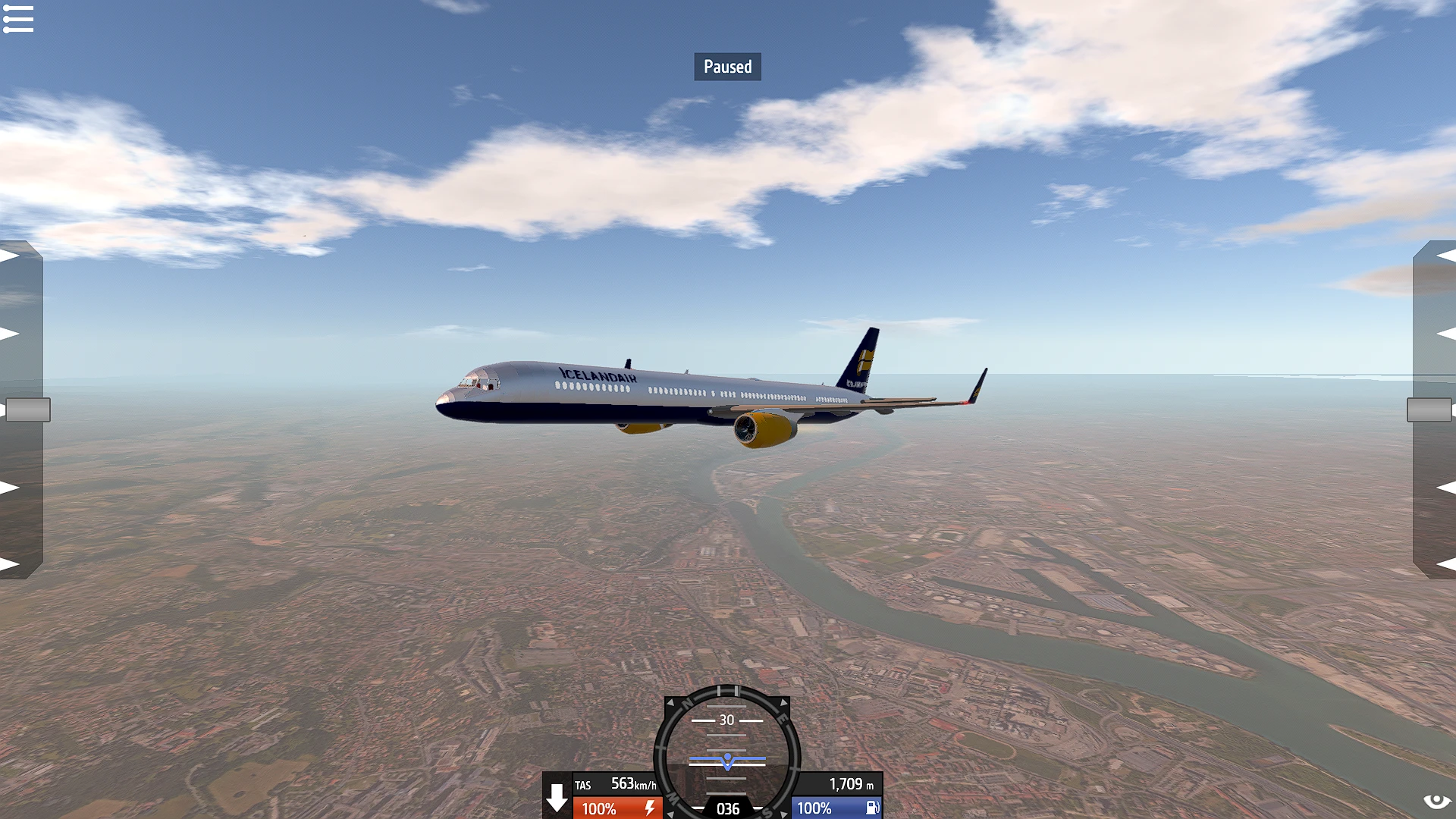Click the white down-arrow throttle indicator
The width and height of the screenshot is (1456, 819).
tap(558, 798)
